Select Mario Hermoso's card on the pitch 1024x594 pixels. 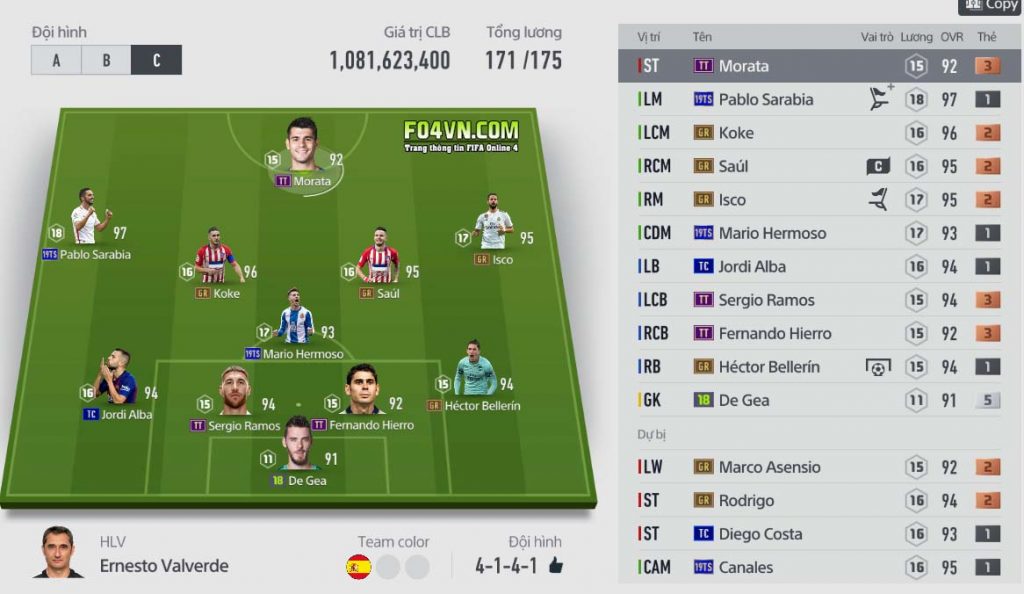click(x=295, y=322)
